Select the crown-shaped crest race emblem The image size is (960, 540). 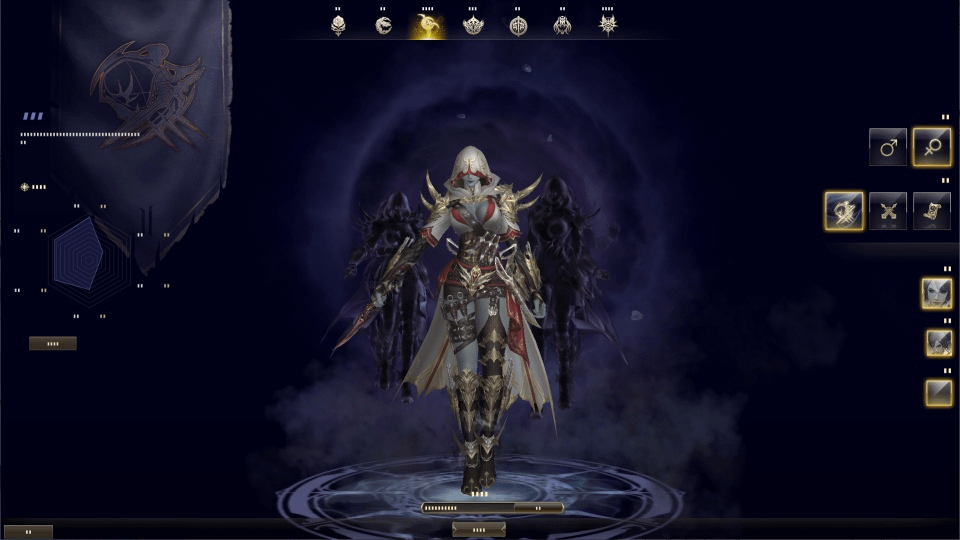473,25
